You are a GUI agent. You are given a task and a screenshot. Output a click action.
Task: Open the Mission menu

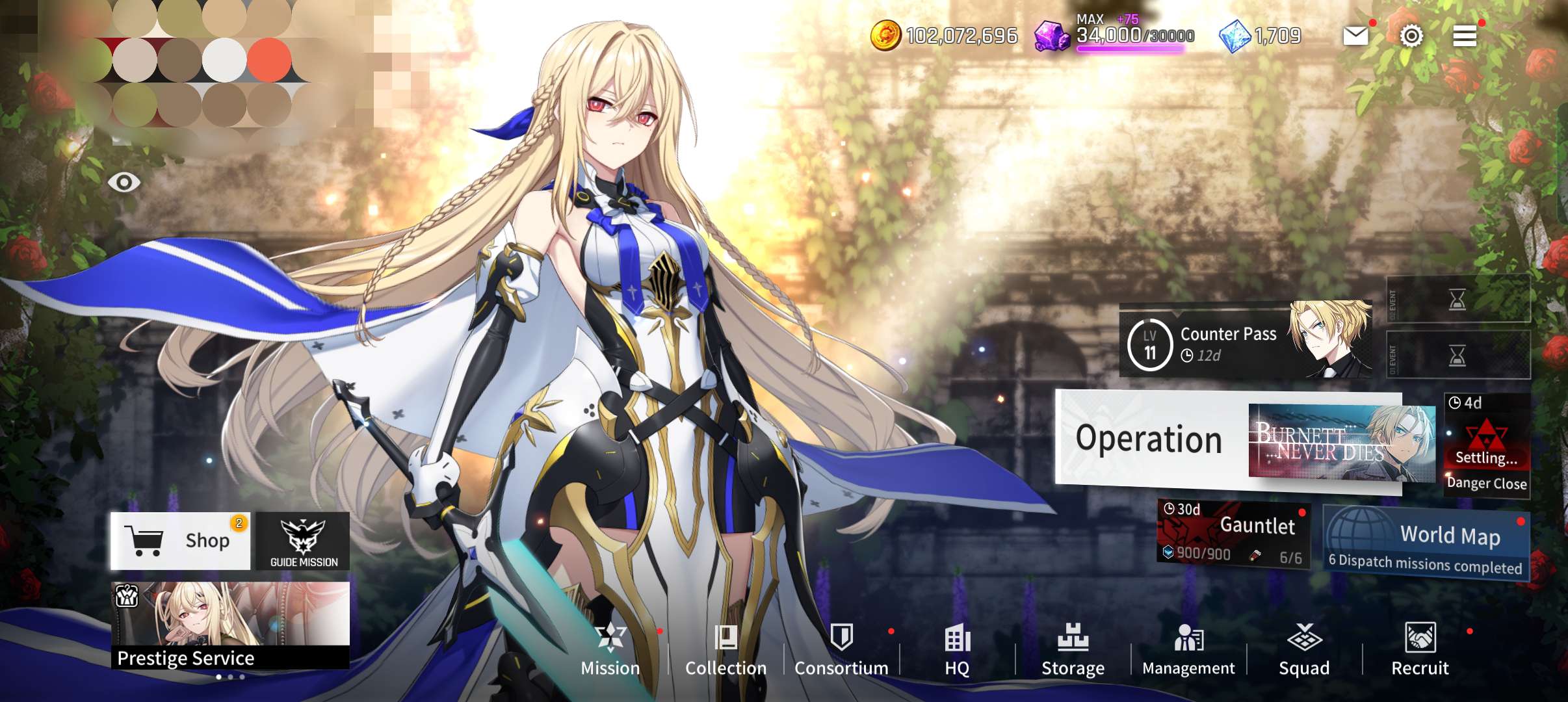[610, 649]
